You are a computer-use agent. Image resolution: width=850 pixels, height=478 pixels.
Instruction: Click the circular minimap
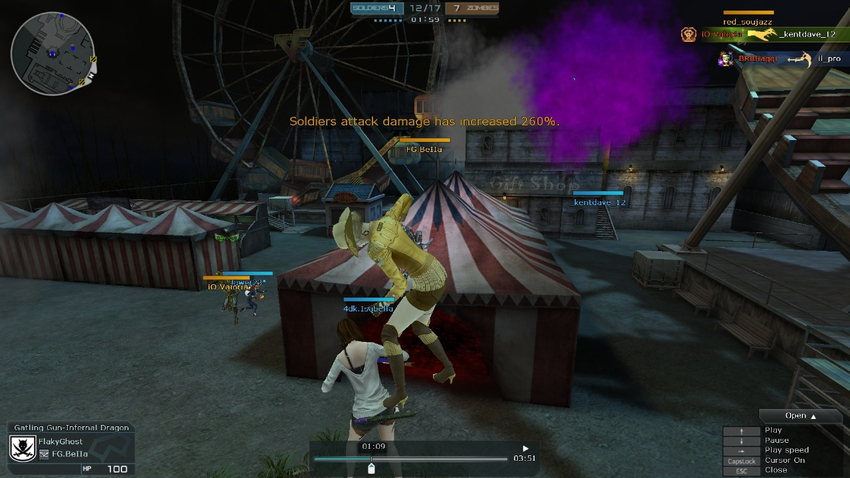coord(53,53)
